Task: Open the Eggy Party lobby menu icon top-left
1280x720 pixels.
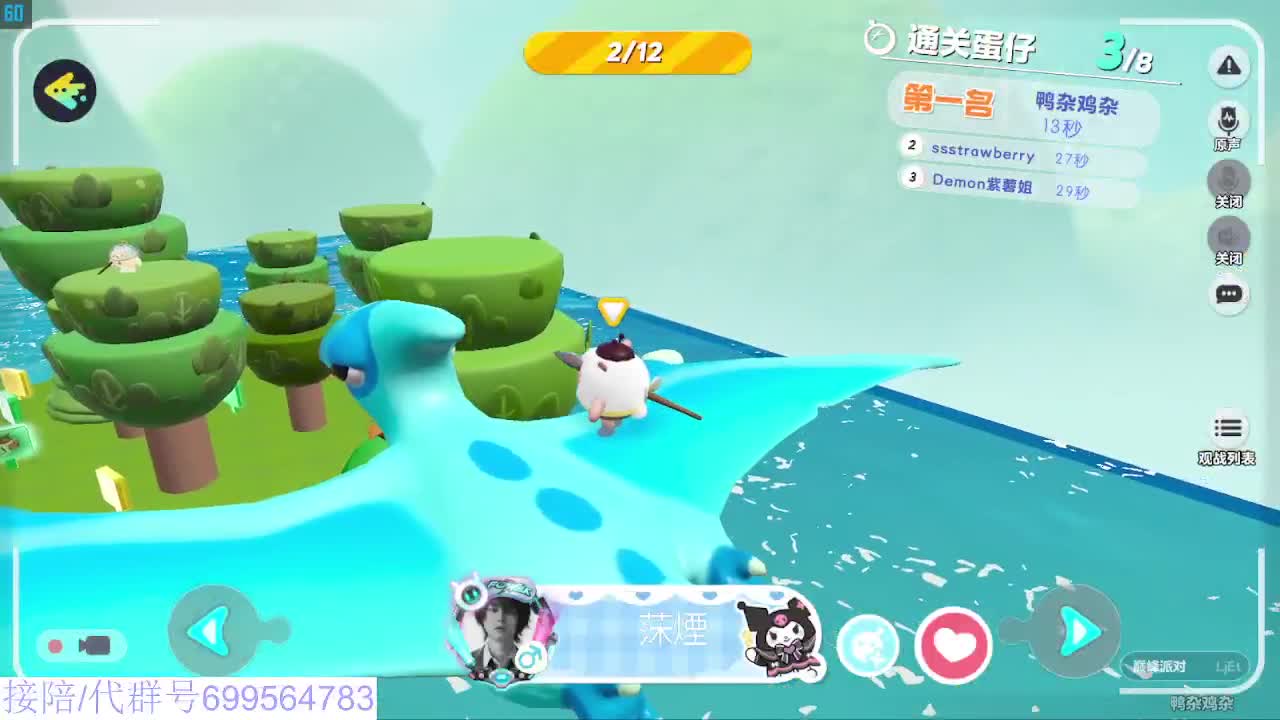Action: [x=64, y=92]
